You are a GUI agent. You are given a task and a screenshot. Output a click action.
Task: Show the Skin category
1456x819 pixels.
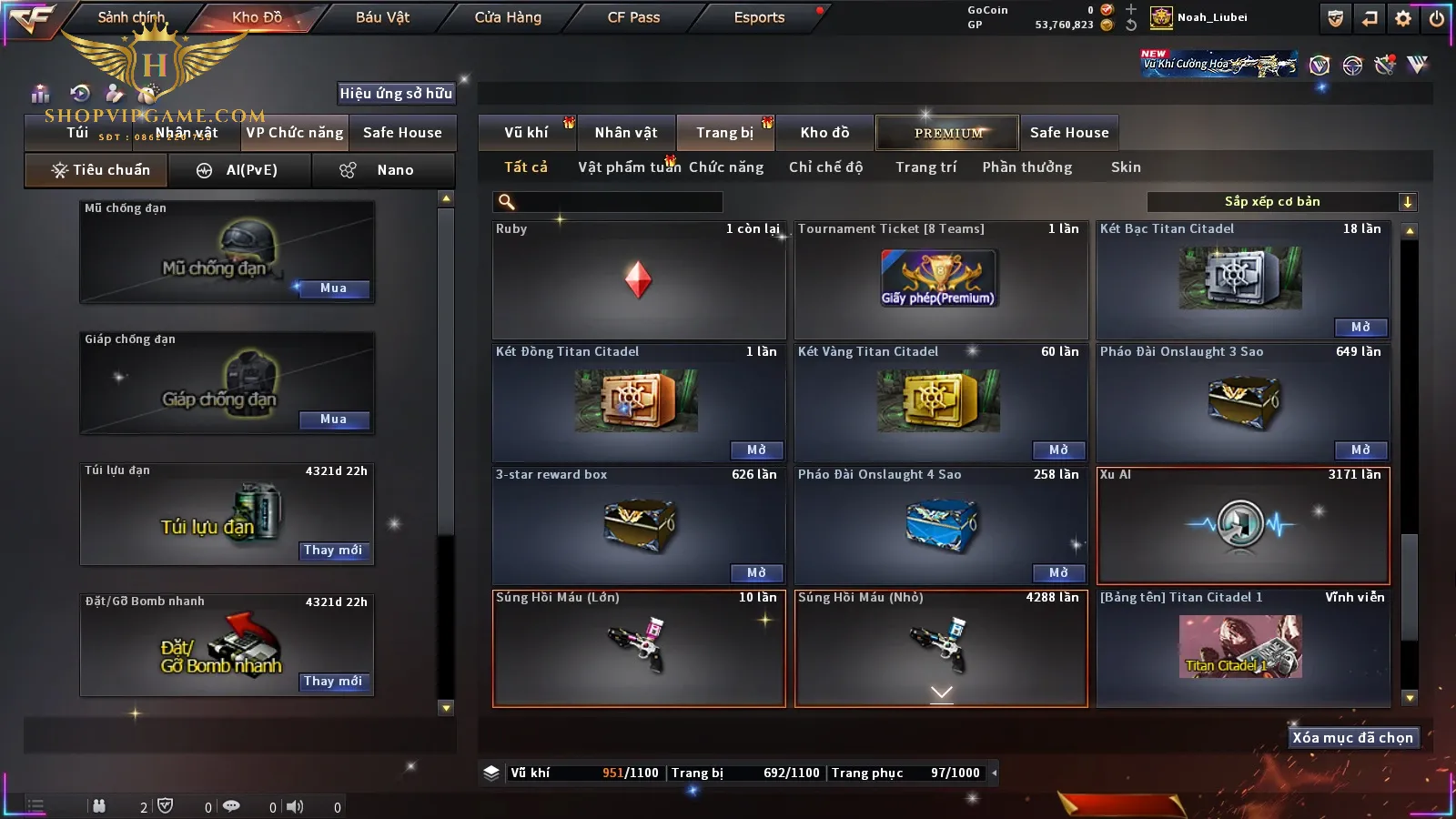coord(1126,167)
